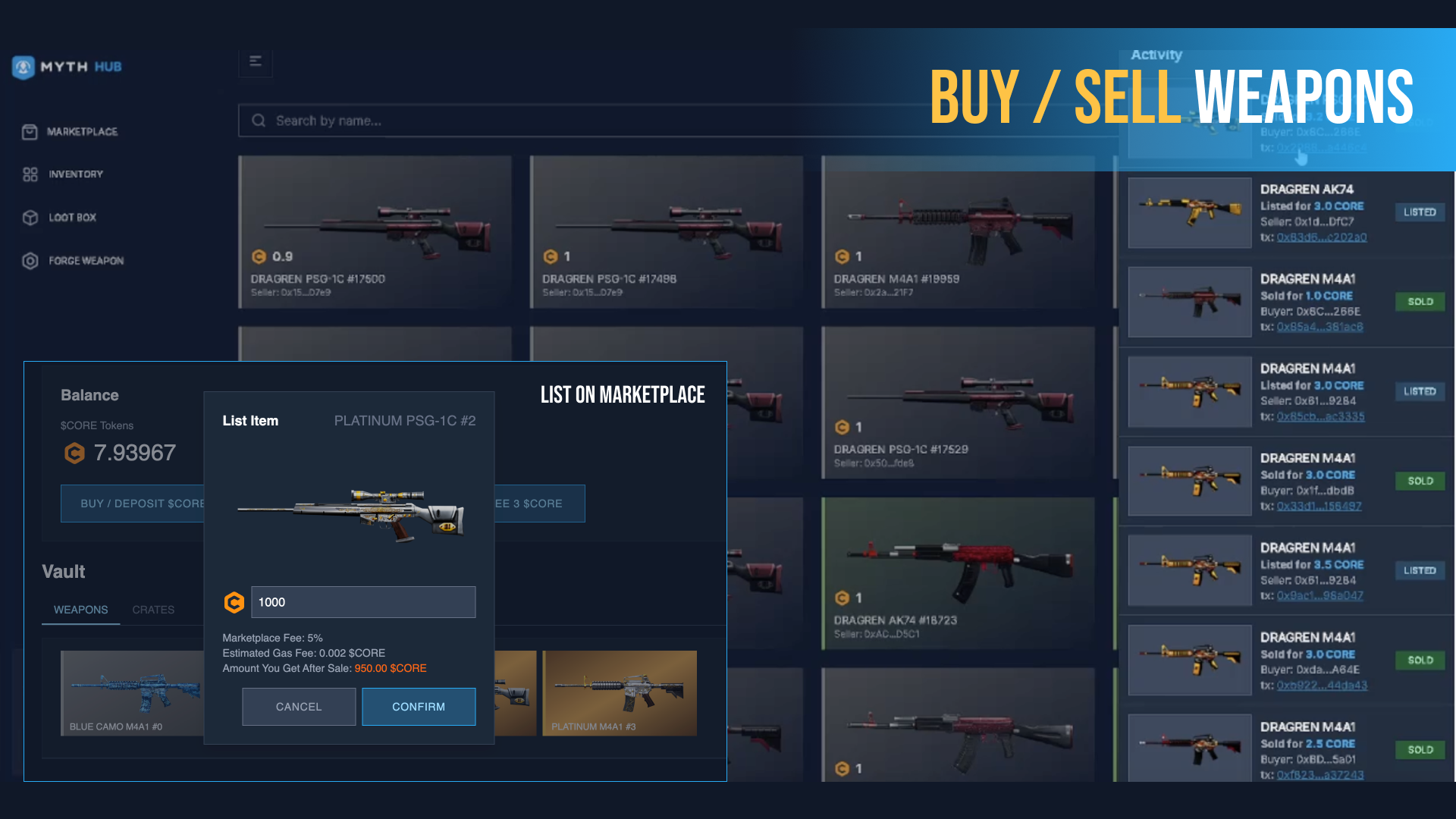Click the $CORE coin icon beside the balance
Image resolution: width=1456 pixels, height=819 pixels.
[x=74, y=453]
